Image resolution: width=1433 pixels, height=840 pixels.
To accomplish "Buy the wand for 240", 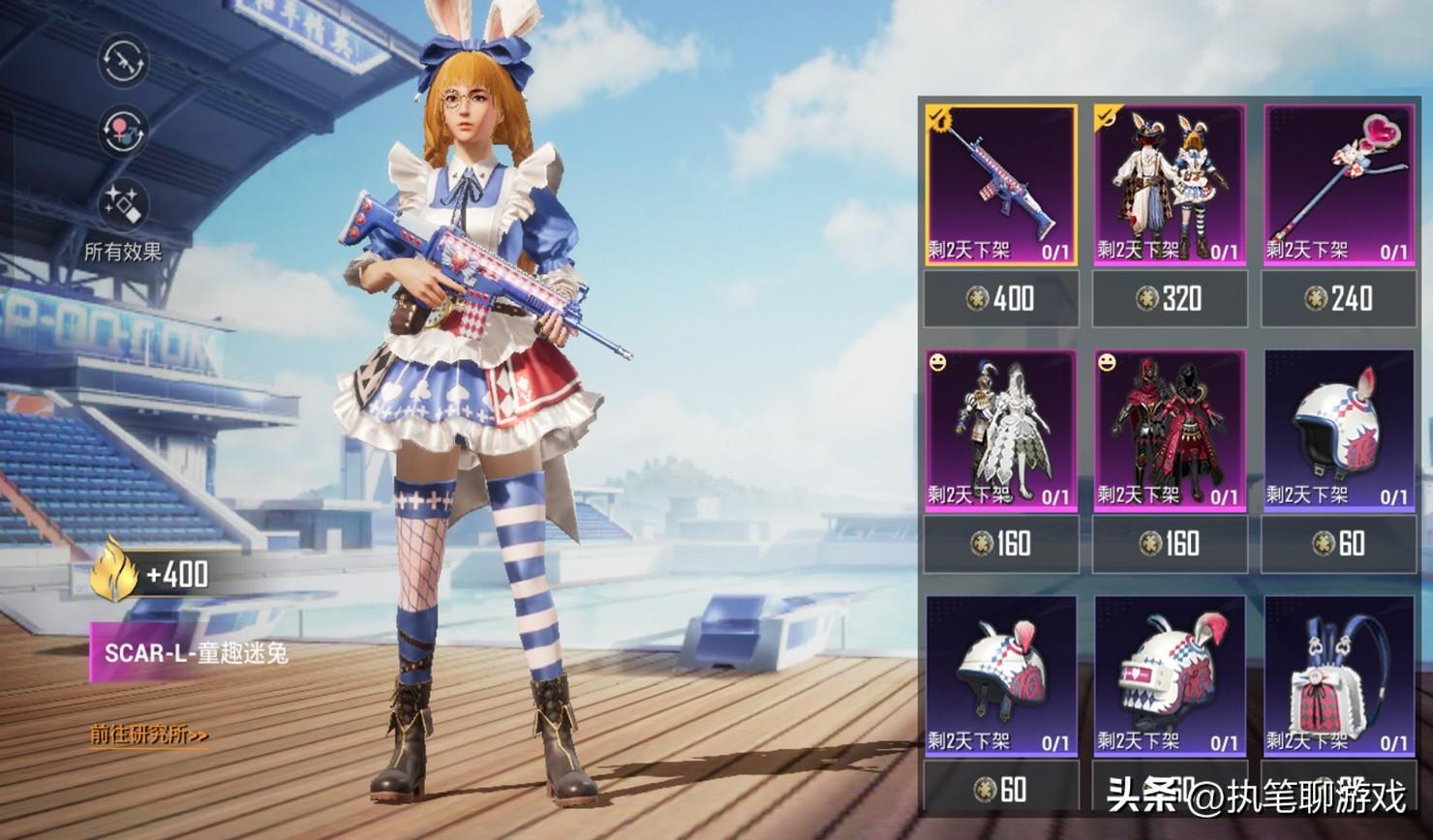I will click(x=1338, y=298).
